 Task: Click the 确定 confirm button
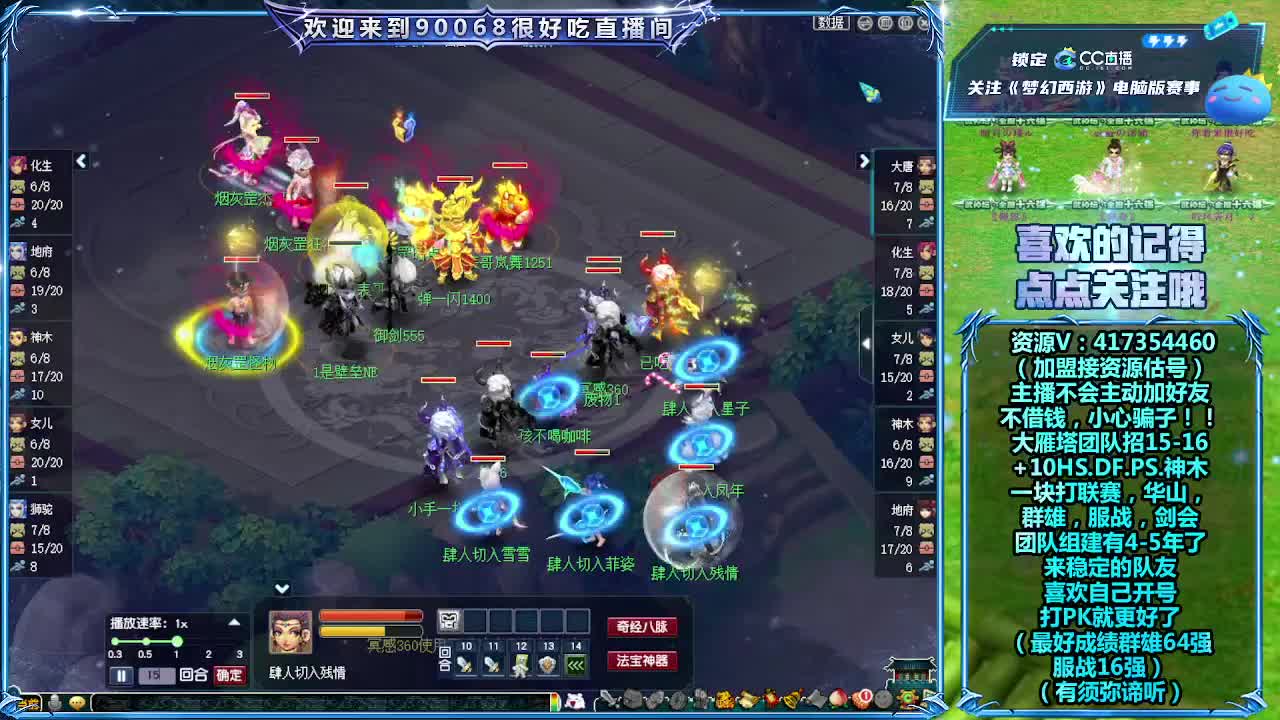click(227, 674)
